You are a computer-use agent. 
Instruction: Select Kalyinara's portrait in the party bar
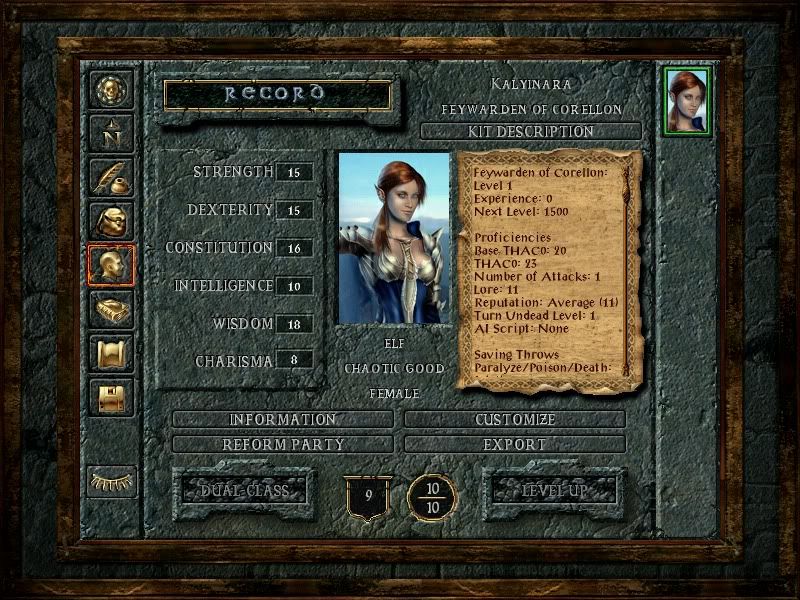tap(686, 101)
